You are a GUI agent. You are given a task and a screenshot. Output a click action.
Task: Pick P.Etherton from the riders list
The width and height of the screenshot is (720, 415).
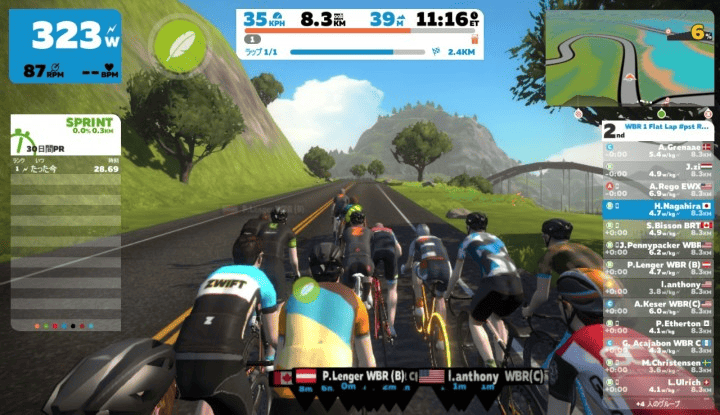(x=660, y=326)
